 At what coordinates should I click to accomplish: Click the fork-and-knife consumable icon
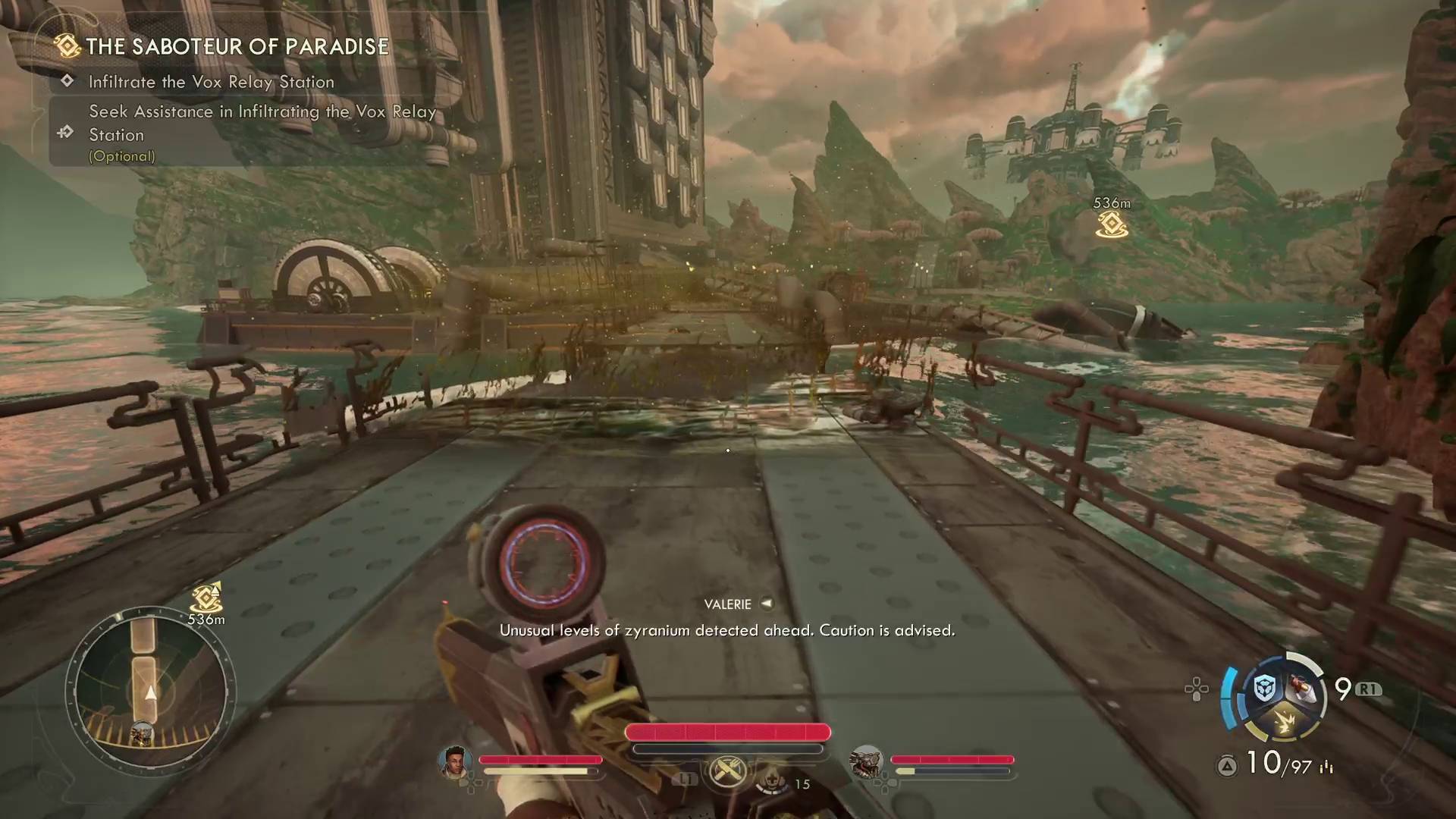tap(726, 771)
